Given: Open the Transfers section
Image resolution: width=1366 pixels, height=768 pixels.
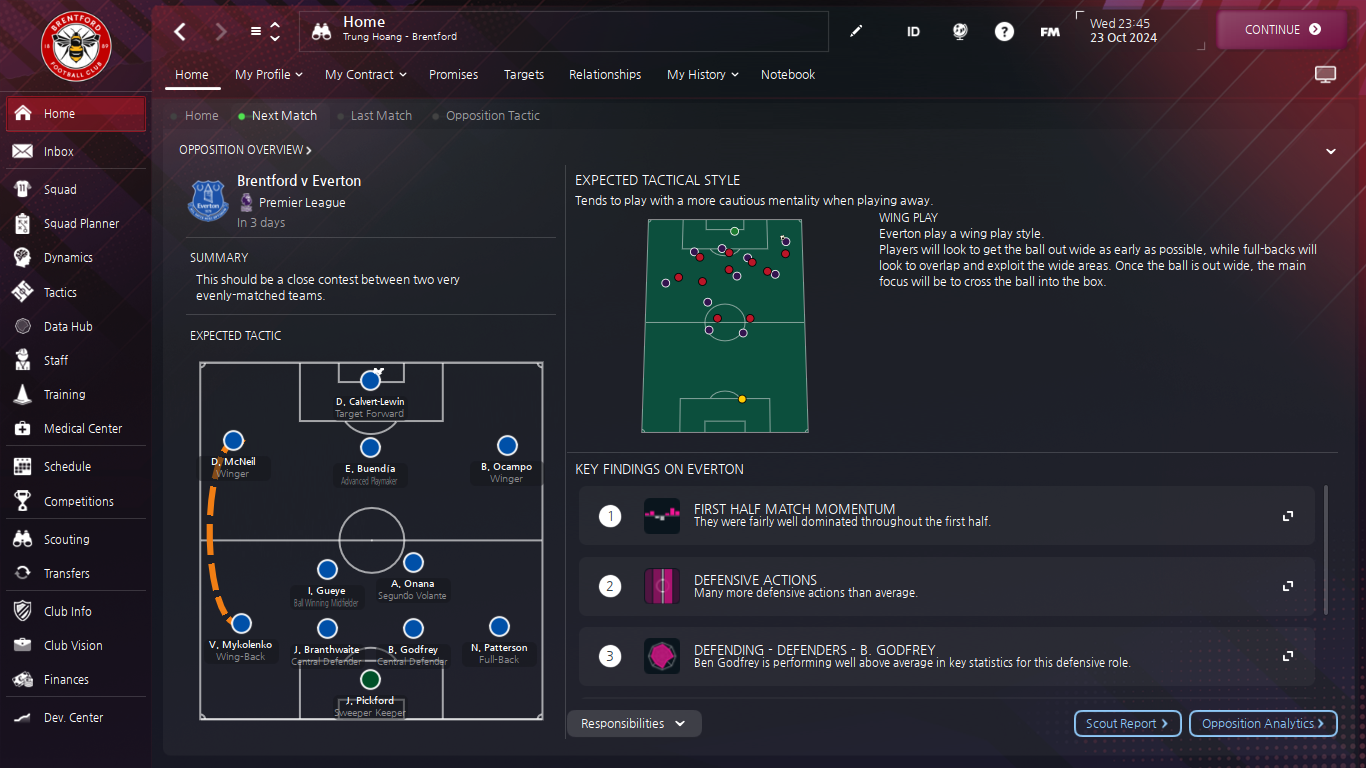Looking at the screenshot, I should pyautogui.click(x=66, y=574).
